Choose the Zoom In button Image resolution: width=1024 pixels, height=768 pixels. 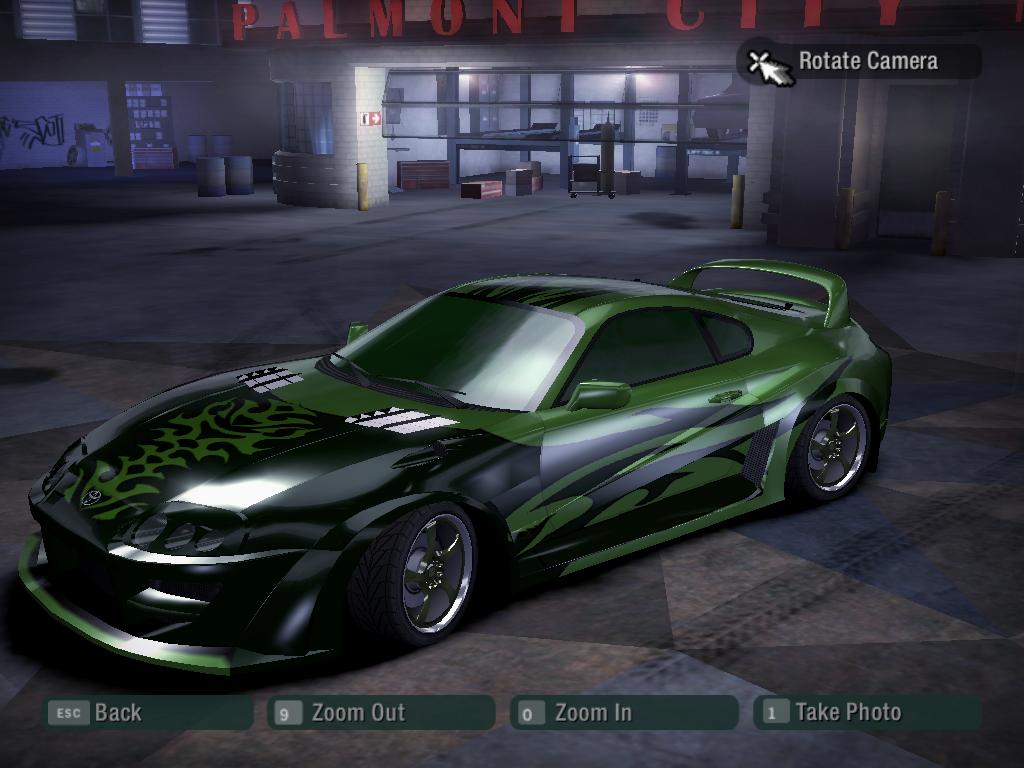click(x=624, y=713)
